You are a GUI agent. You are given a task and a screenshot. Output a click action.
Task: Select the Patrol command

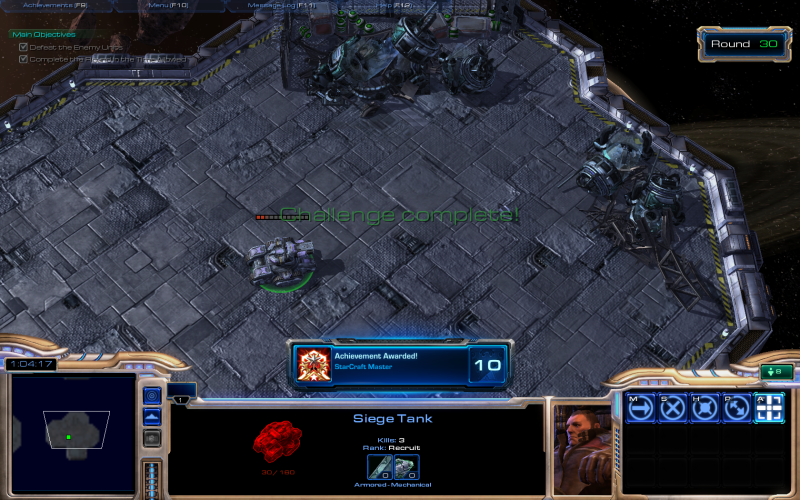(x=735, y=407)
